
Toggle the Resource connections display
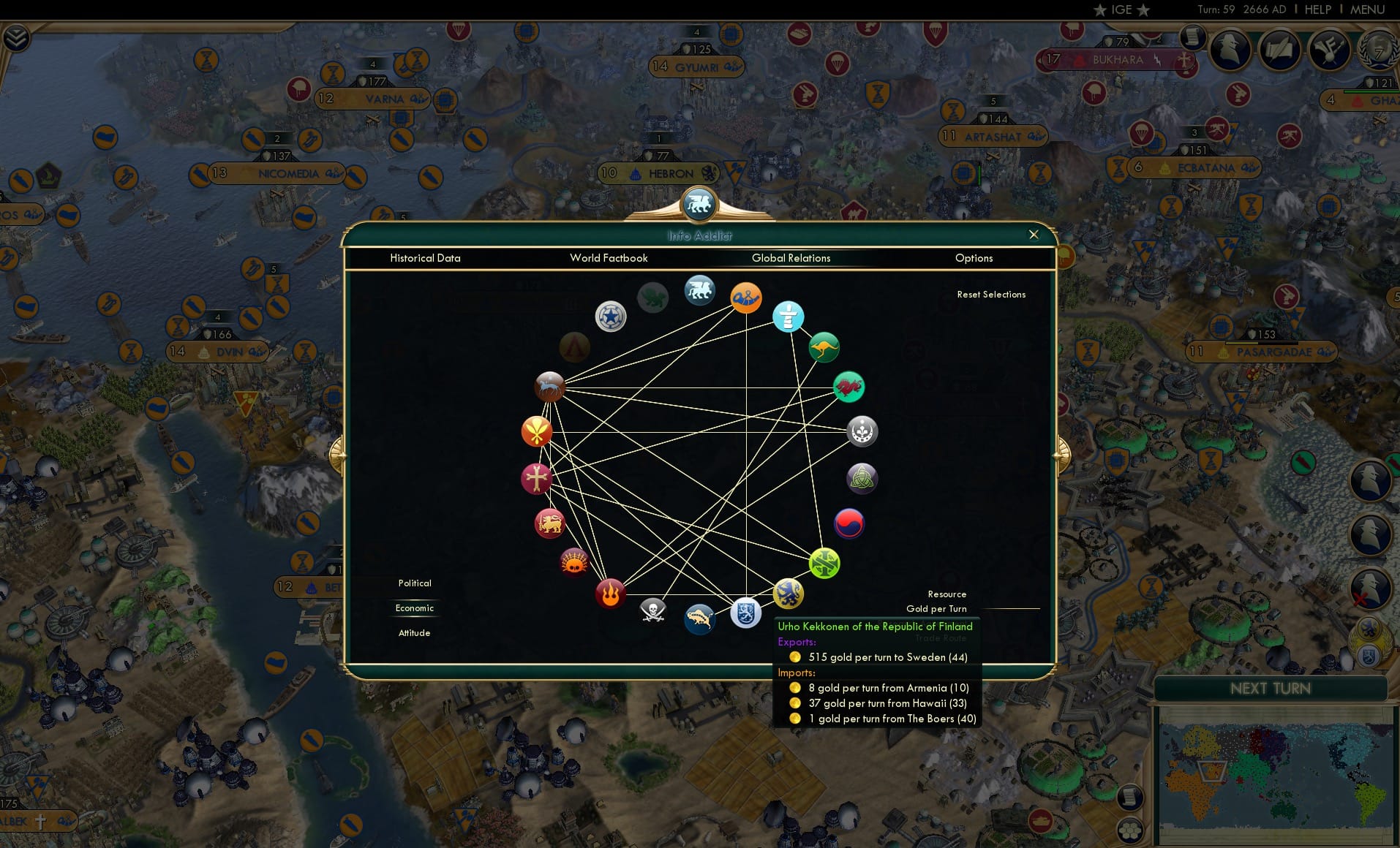click(x=947, y=594)
